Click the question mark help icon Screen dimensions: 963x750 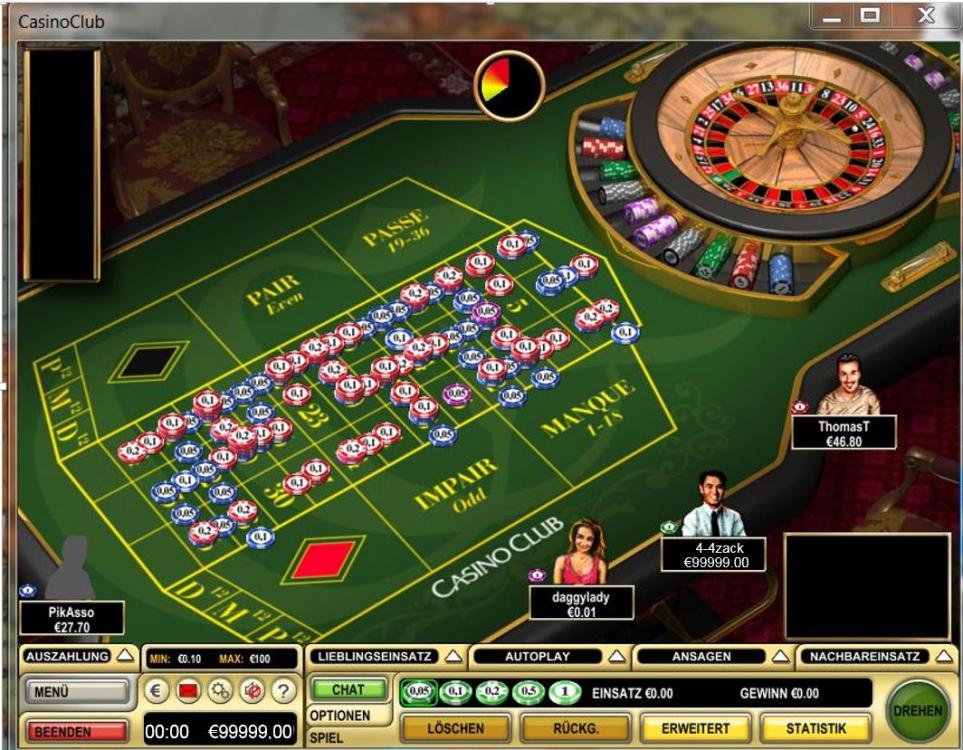pos(283,691)
